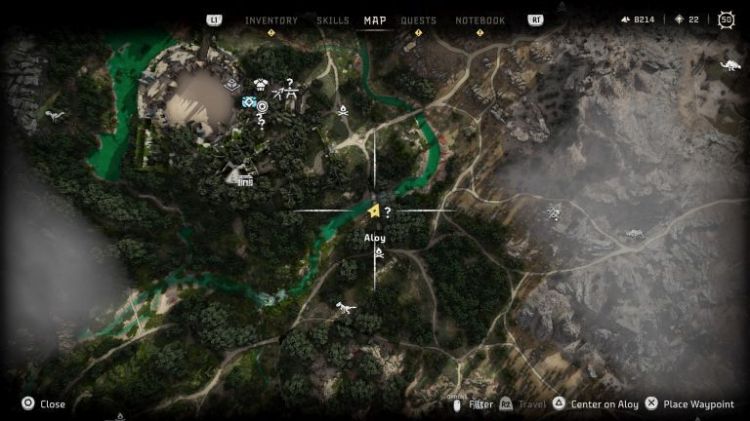Select the campfire marker below Aloy's name
The height and width of the screenshot is (421, 750).
(379, 255)
